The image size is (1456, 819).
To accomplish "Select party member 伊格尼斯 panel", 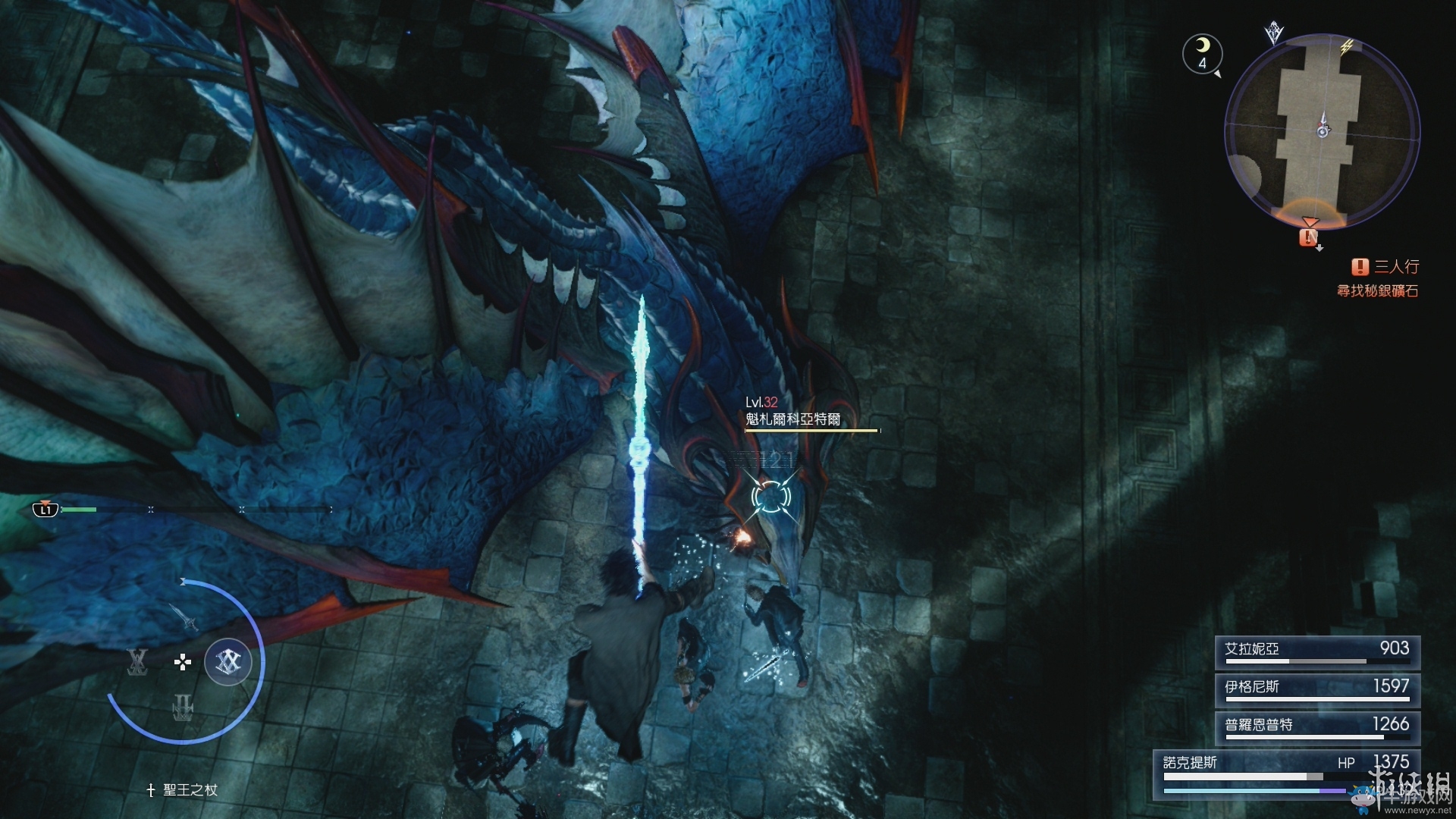I will pyautogui.click(x=1316, y=689).
